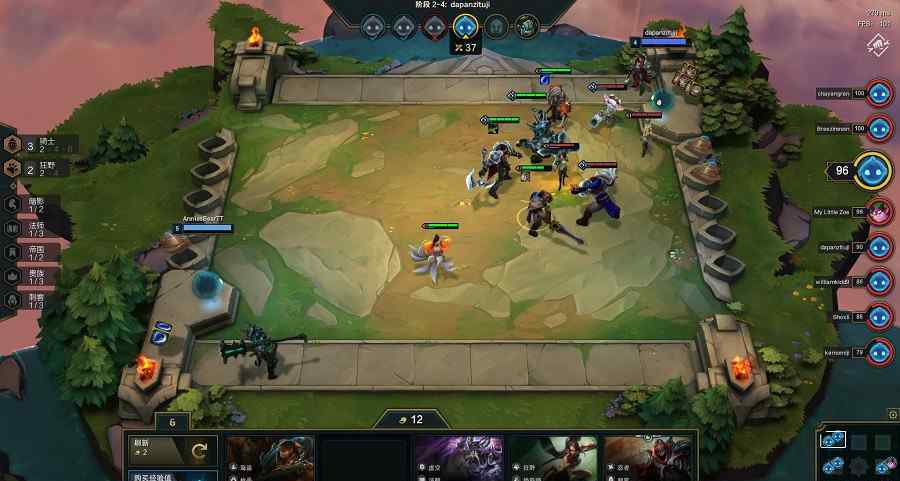View Shoi3's board from the player list
Viewport: 900px width, 481px height.
click(879, 317)
